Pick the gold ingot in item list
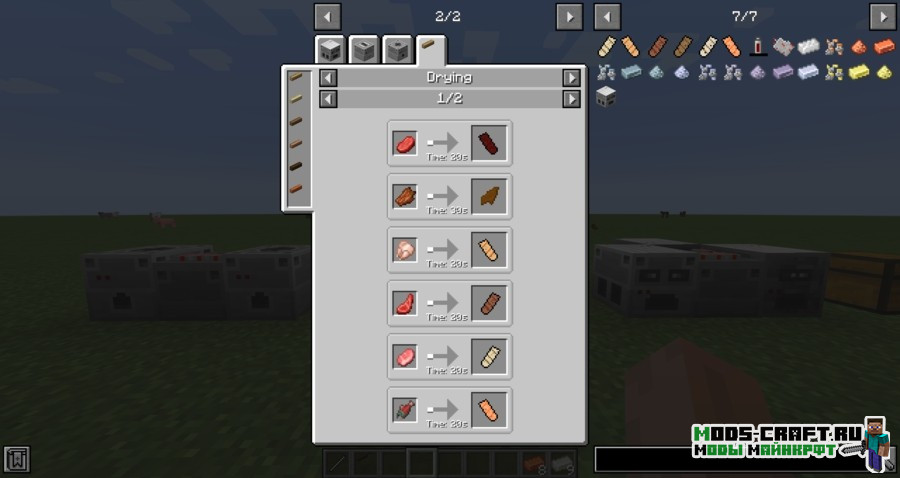This screenshot has width=900, height=478. (x=858, y=72)
